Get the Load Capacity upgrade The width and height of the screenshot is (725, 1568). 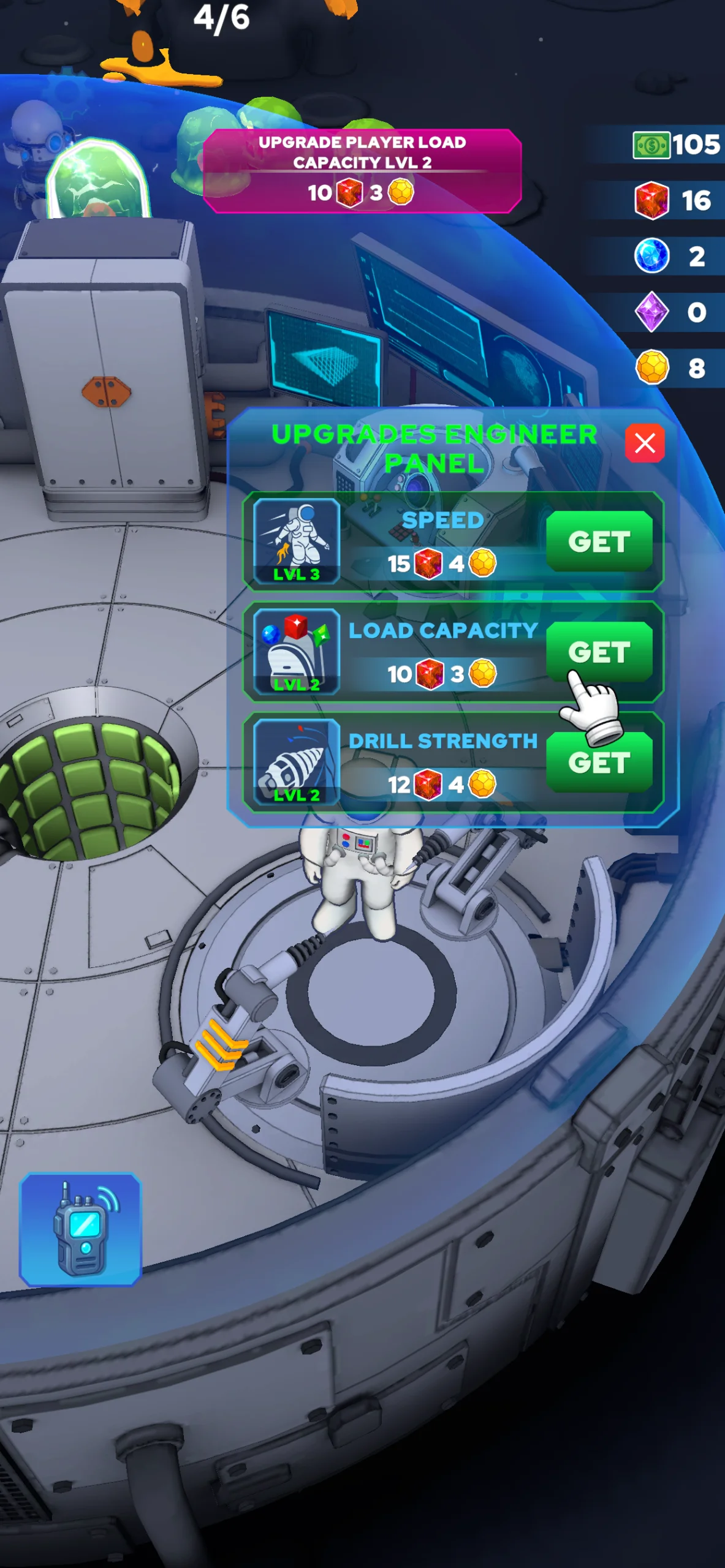pos(599,652)
